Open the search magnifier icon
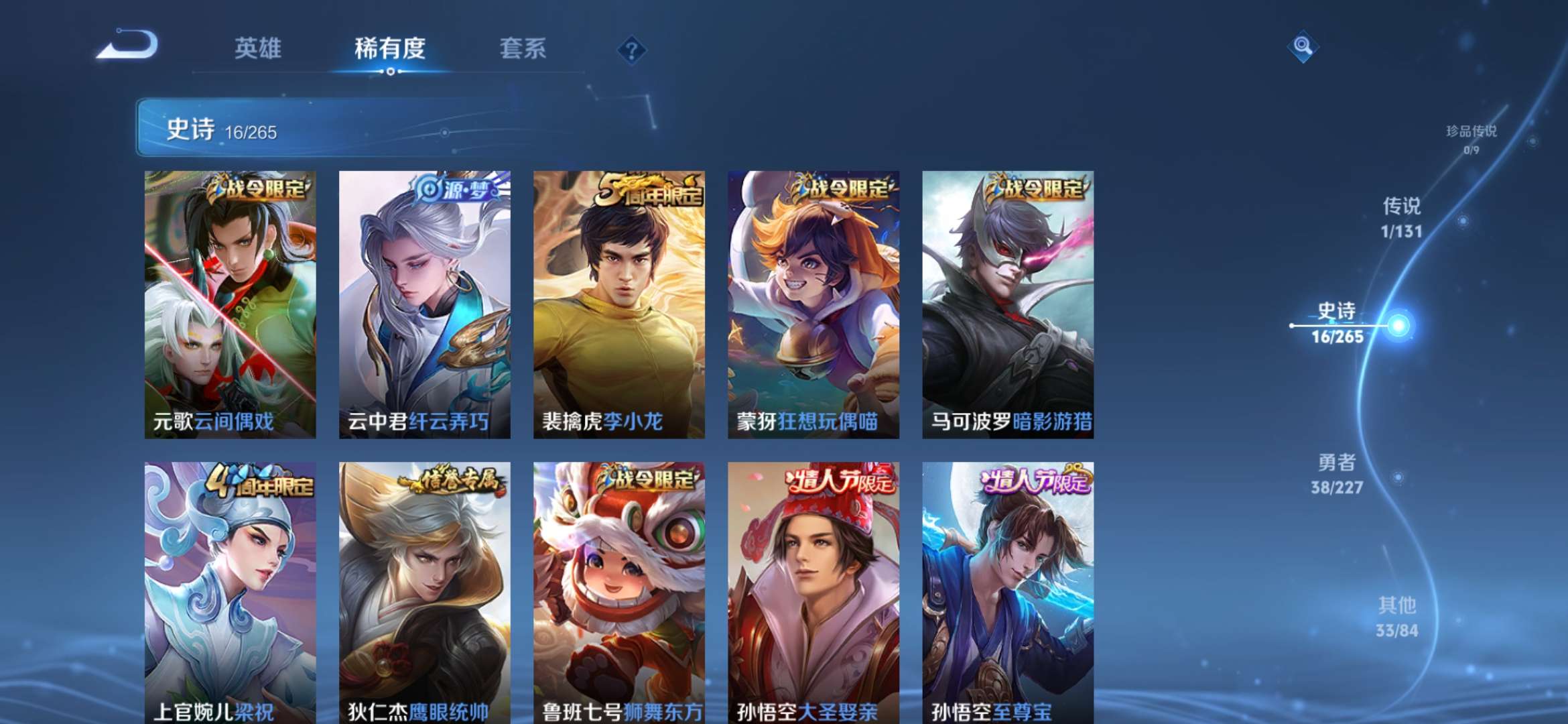 point(1303,48)
